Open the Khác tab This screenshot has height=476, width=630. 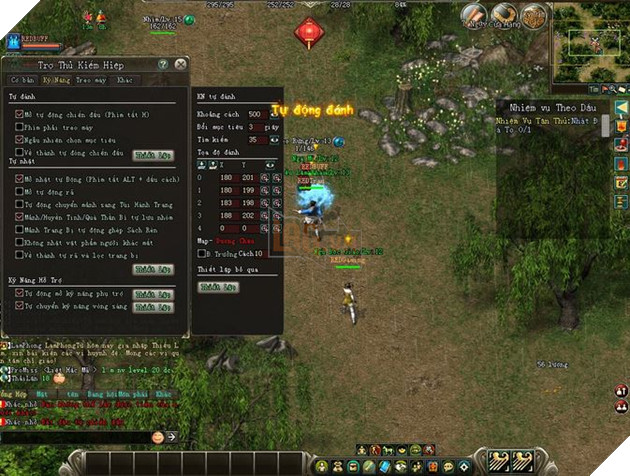tap(124, 79)
